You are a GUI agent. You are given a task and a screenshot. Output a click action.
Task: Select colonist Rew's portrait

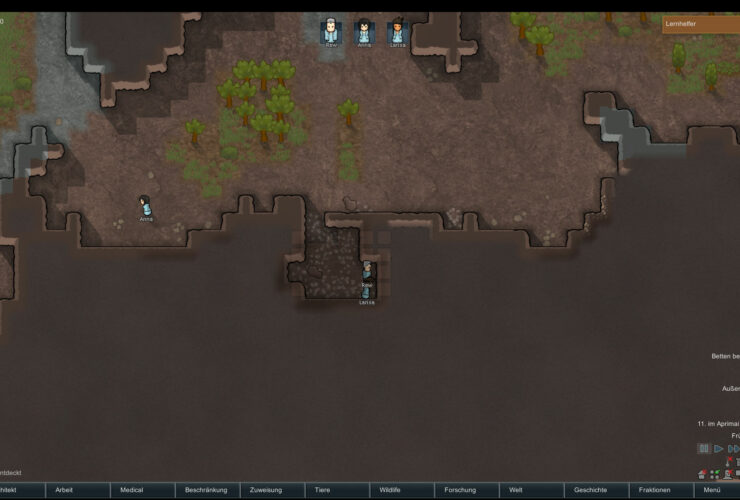pos(330,31)
